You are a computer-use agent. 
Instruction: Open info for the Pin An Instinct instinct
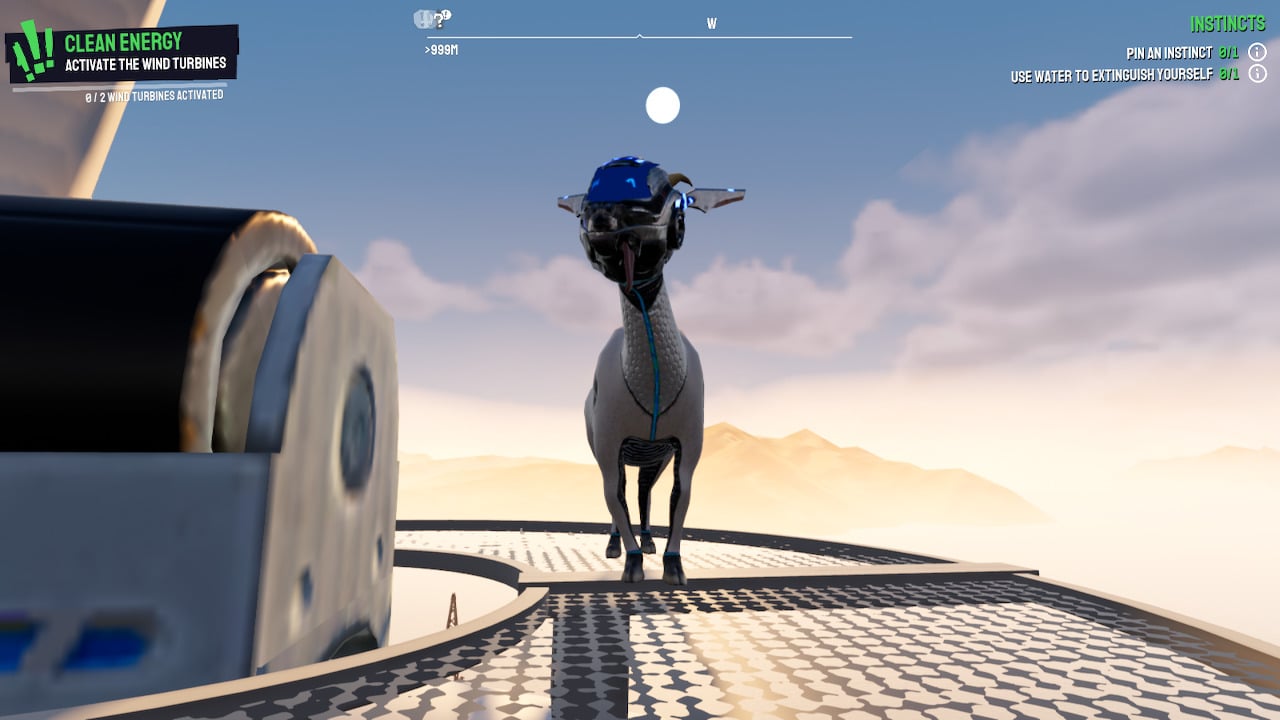point(1258,52)
